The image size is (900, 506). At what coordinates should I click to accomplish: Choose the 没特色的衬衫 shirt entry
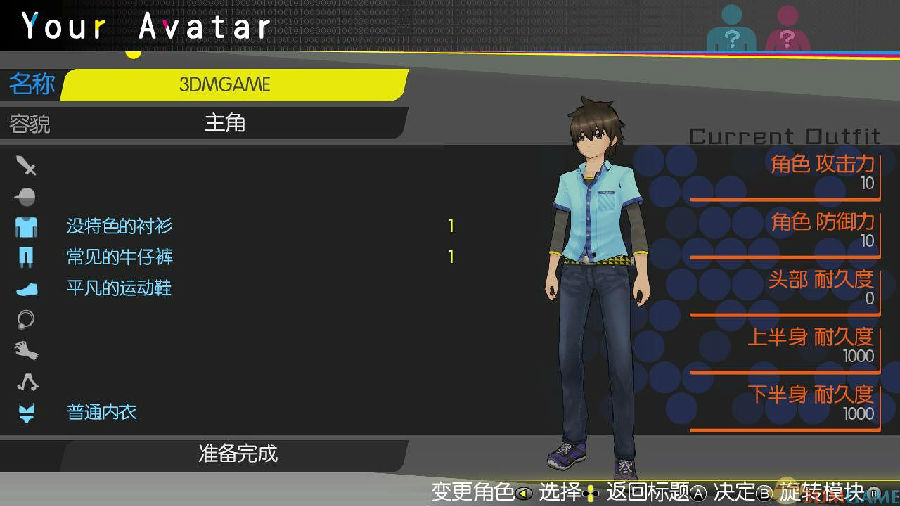point(119,226)
